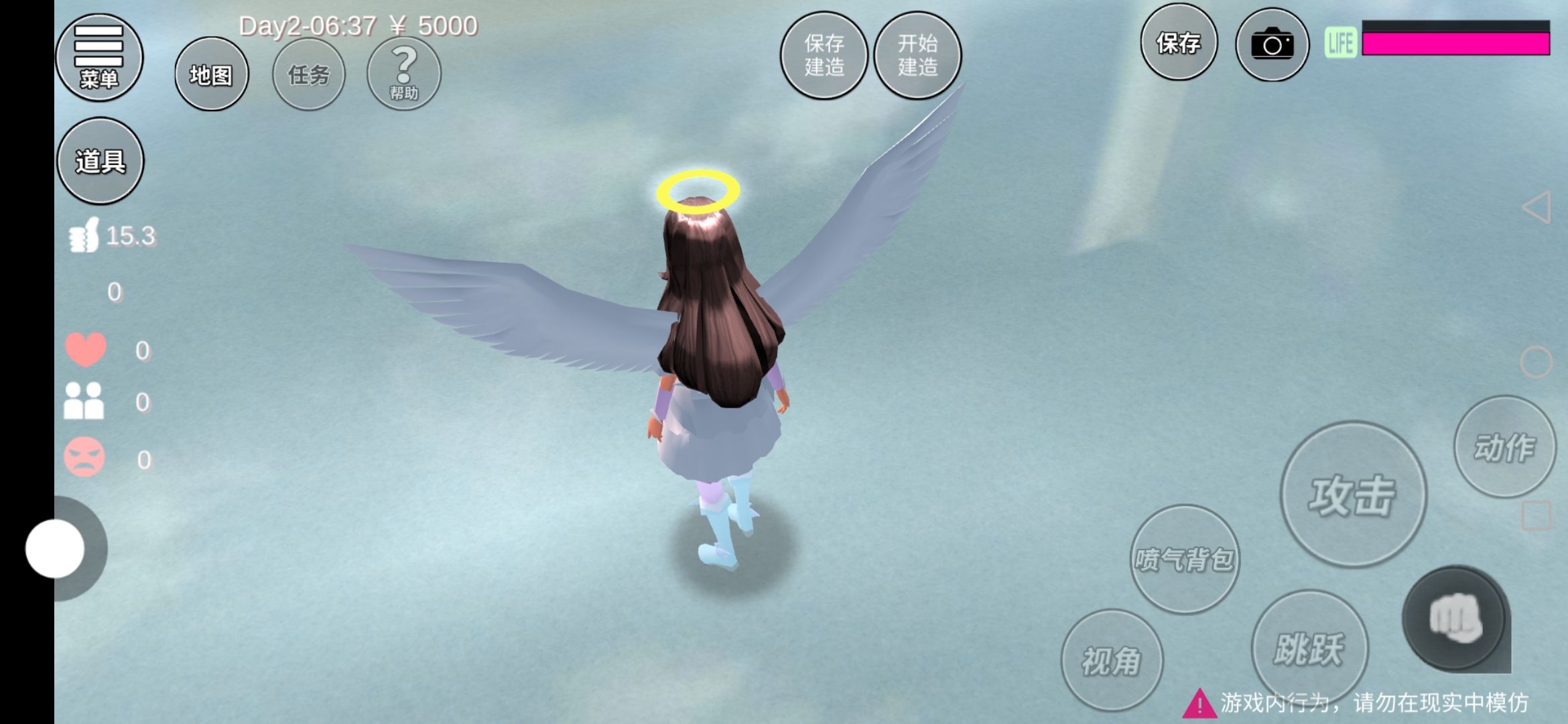Show the 任务 quest list

(x=309, y=74)
